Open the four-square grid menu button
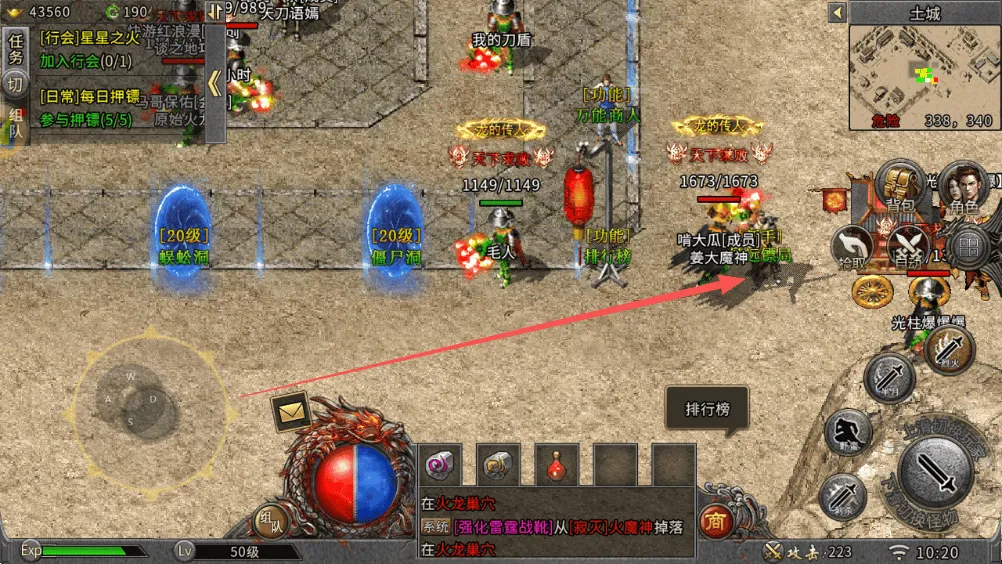 968,244
